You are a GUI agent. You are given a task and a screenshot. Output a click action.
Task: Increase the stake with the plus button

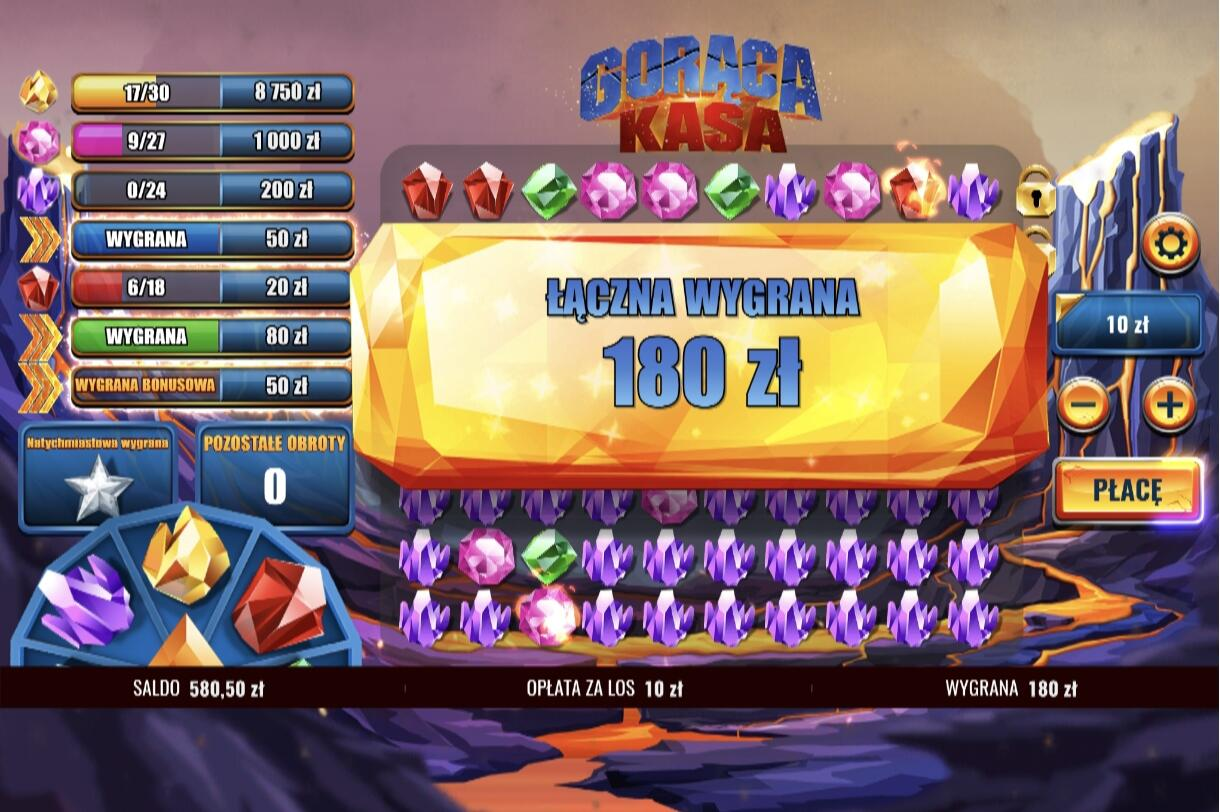(1169, 405)
